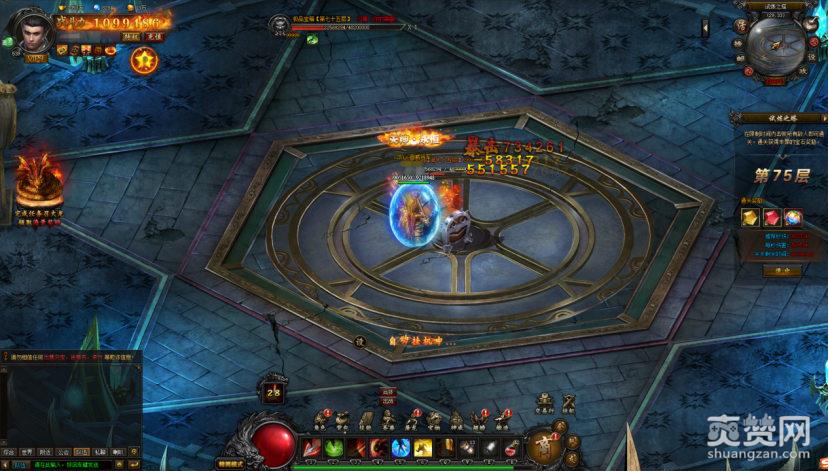Open the gold star medal icon
The image size is (829, 472).
(x=144, y=60)
